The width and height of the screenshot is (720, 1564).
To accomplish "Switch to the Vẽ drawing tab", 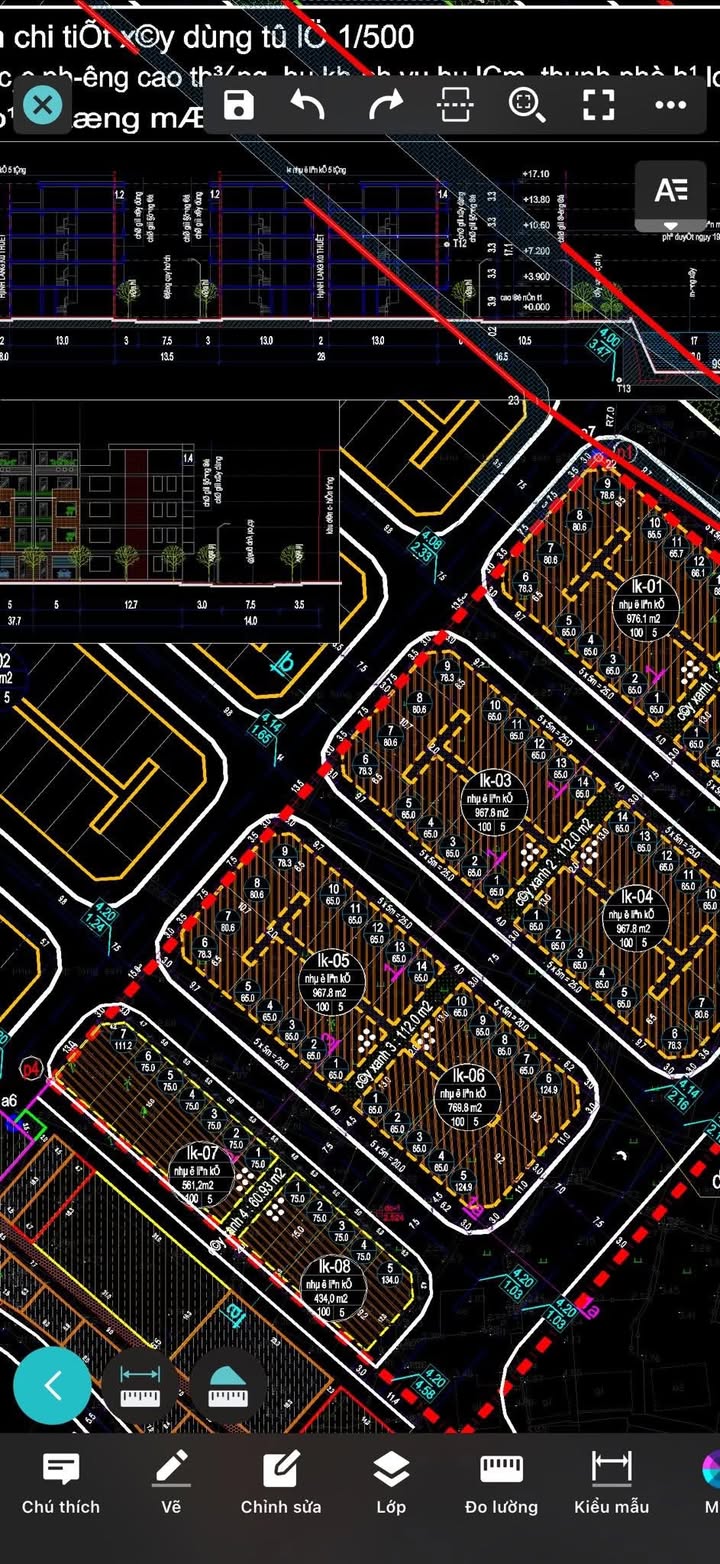I will pyautogui.click(x=172, y=1482).
